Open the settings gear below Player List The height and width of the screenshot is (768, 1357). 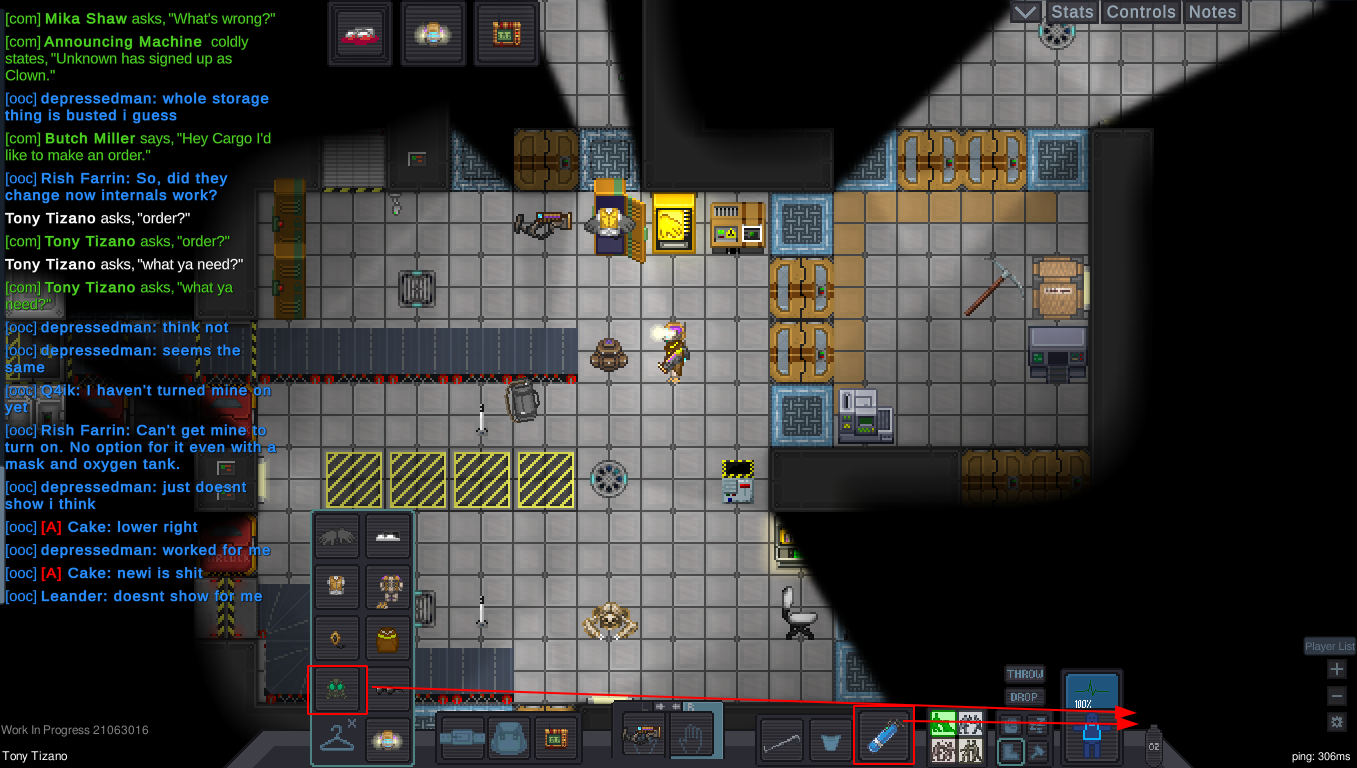point(1337,722)
